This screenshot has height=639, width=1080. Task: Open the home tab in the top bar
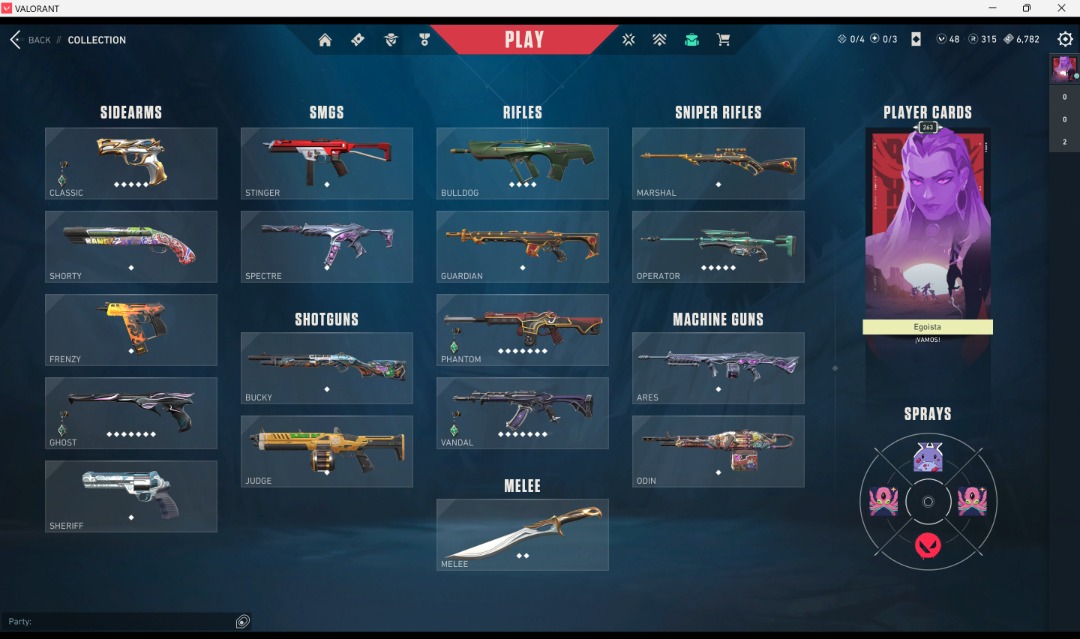[325, 40]
